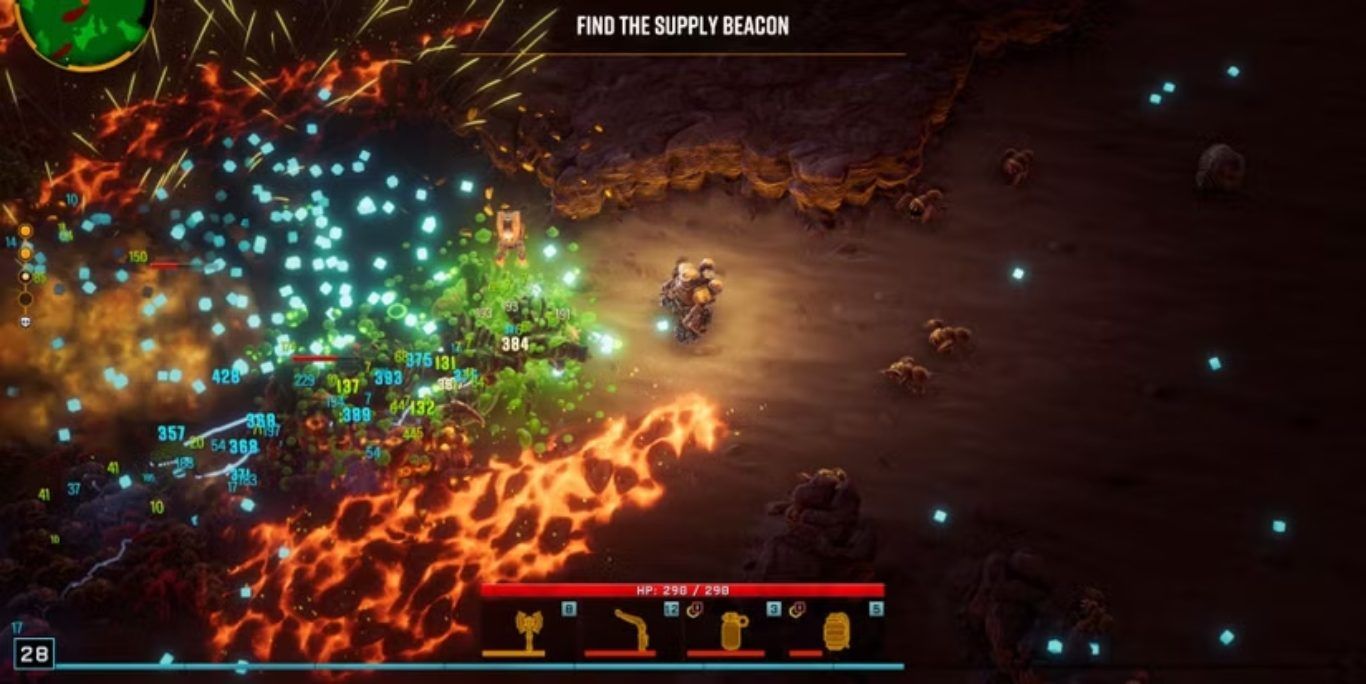Click the Find the Supply Beacon objective
This screenshot has width=1366, height=684.
click(682, 26)
